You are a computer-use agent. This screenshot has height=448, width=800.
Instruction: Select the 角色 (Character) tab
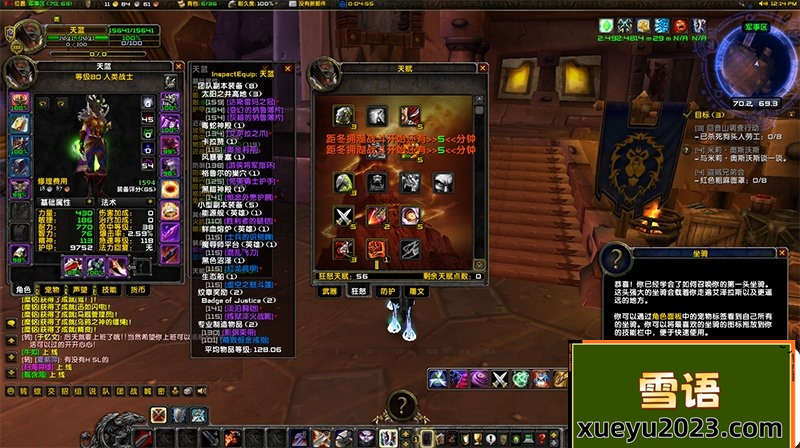click(23, 289)
